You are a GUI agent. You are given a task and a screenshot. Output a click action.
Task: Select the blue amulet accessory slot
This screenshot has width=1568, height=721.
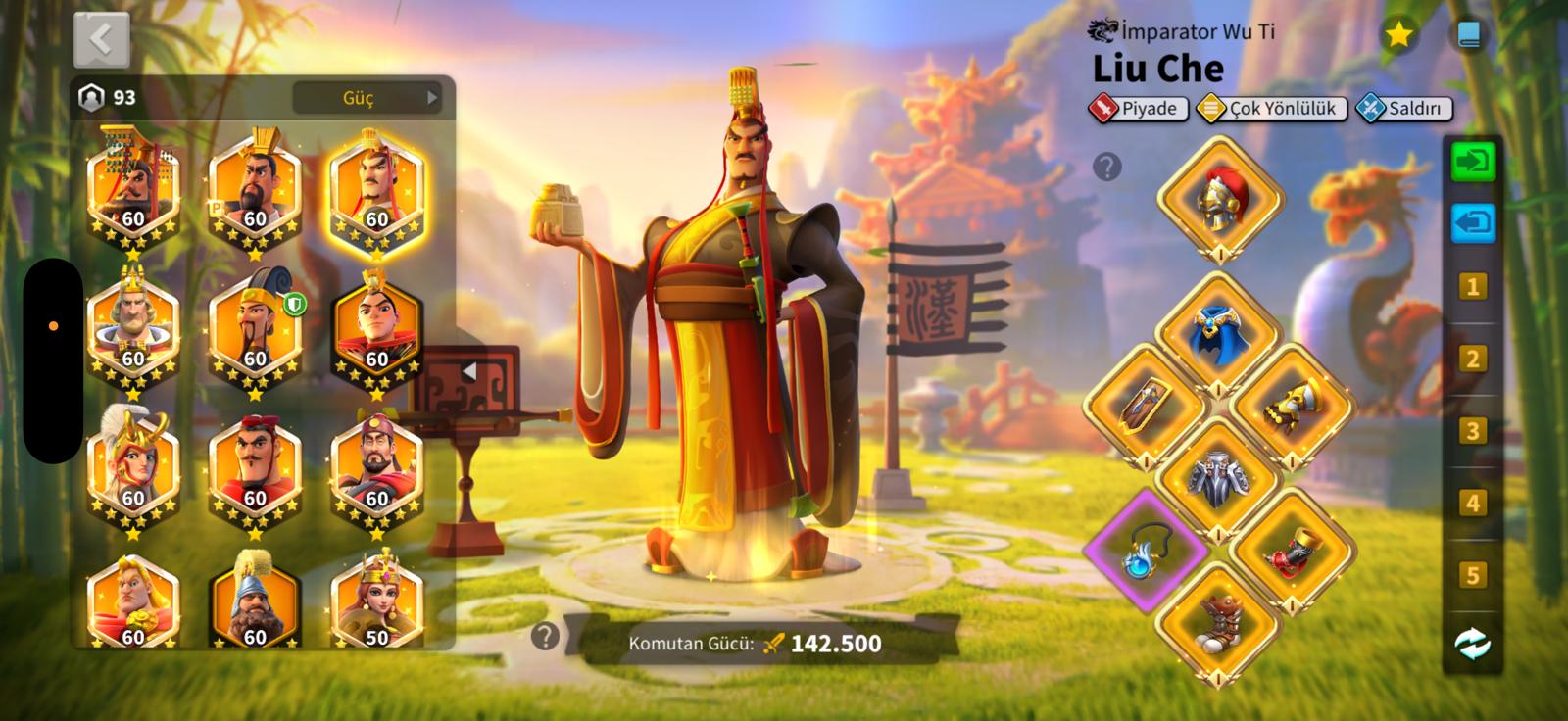point(1145,550)
